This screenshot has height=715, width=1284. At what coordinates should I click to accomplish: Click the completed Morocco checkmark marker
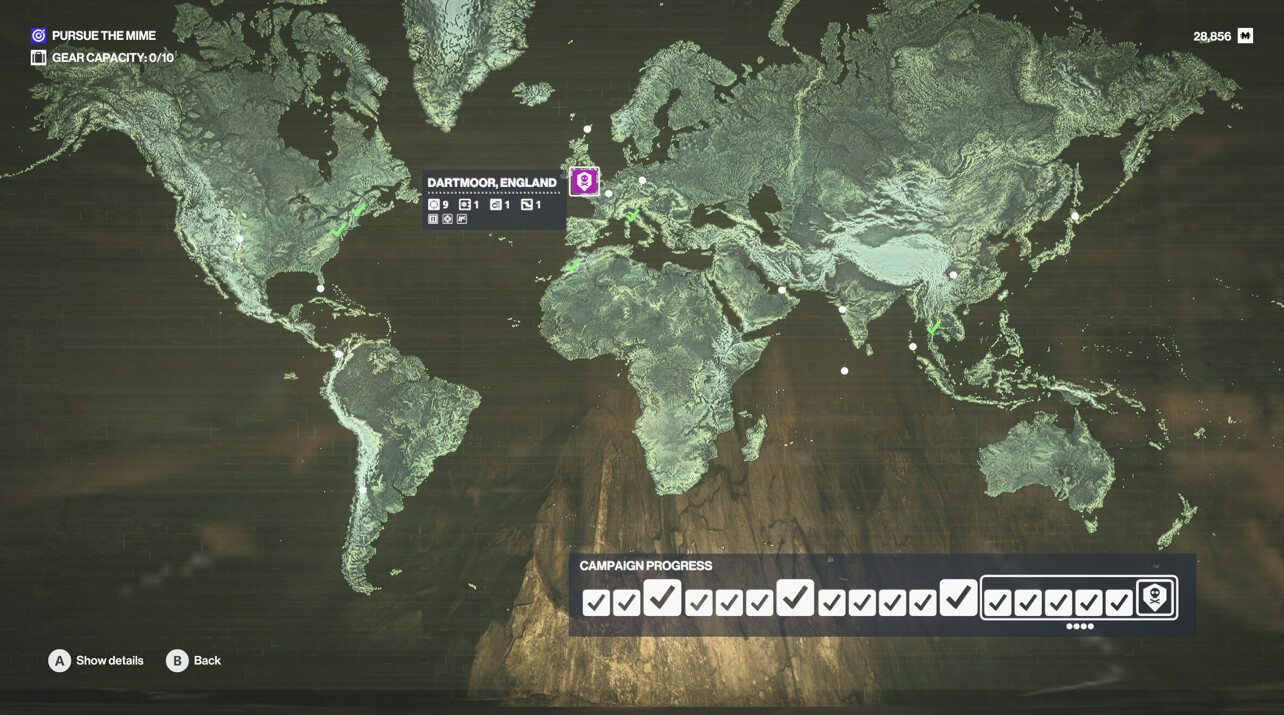click(x=573, y=266)
